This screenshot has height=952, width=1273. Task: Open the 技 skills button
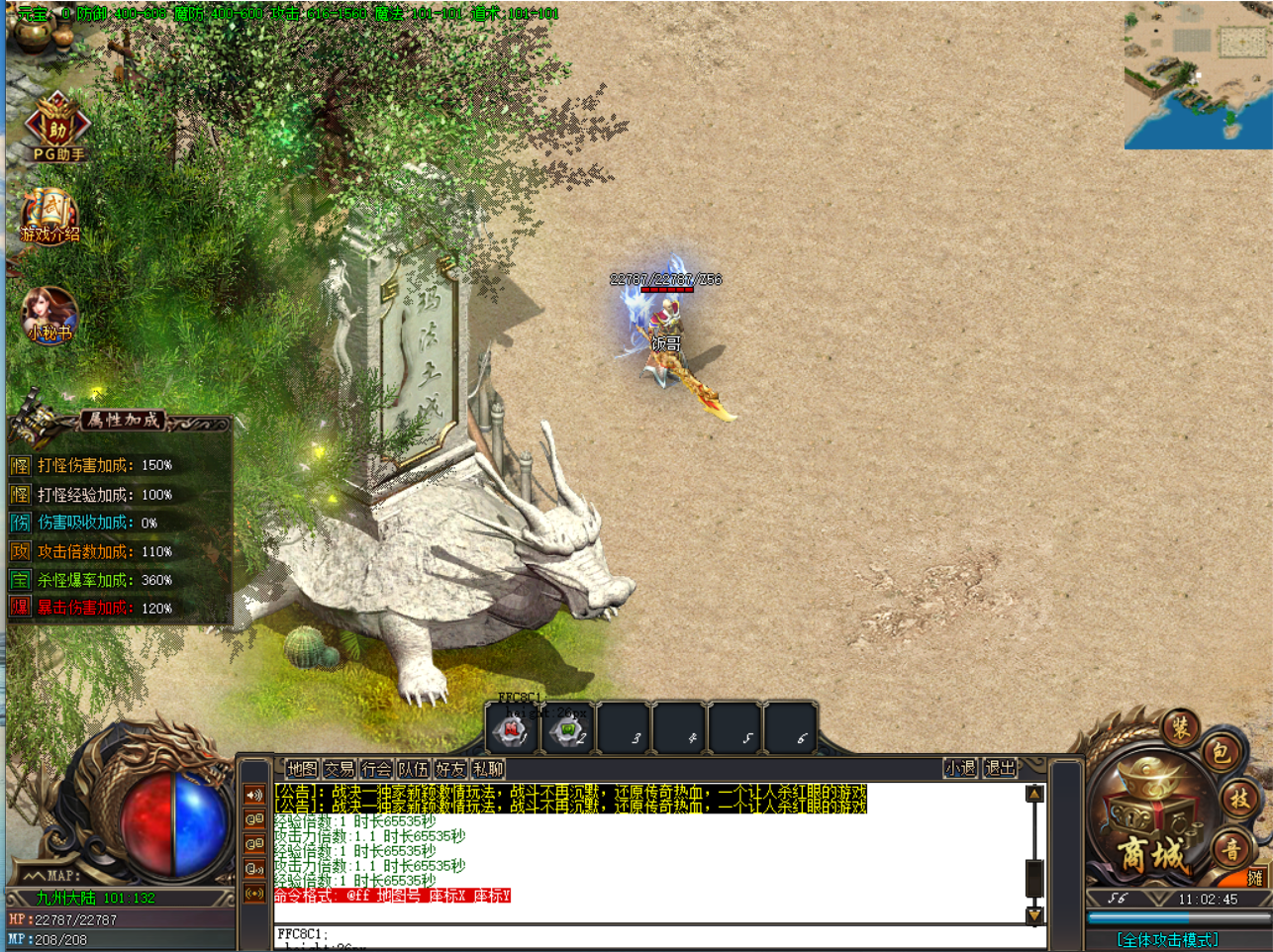pyautogui.click(x=1239, y=800)
